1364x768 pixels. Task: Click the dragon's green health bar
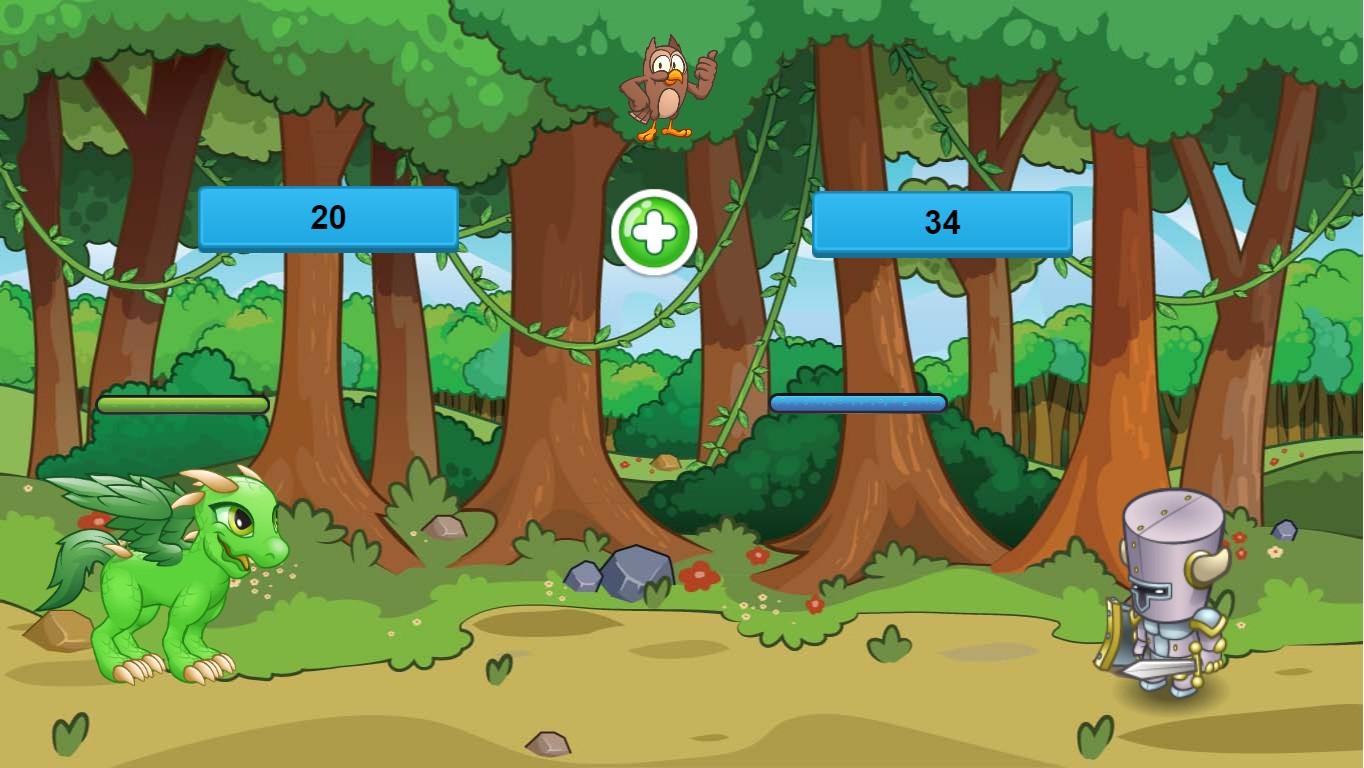[x=182, y=405]
